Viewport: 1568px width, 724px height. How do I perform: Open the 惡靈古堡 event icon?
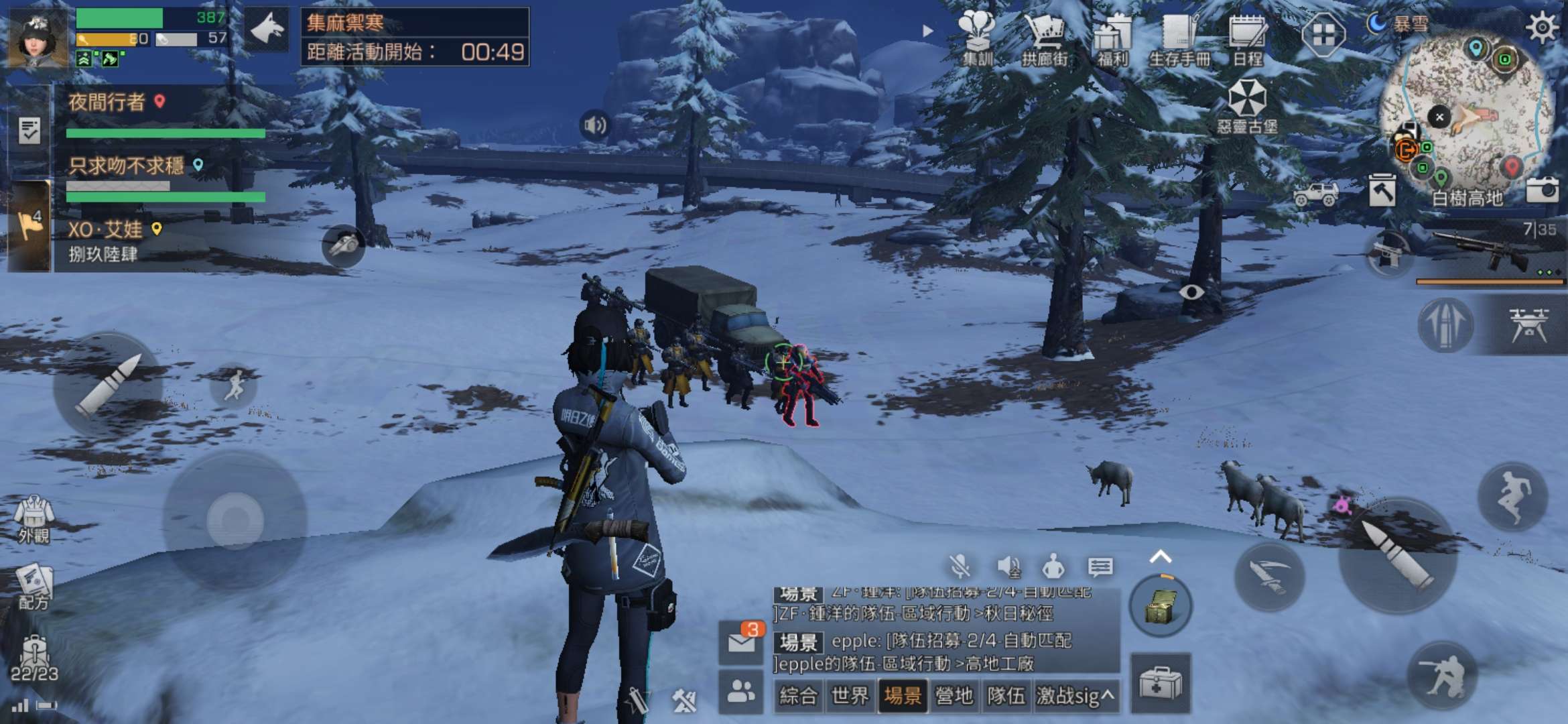[x=1247, y=106]
